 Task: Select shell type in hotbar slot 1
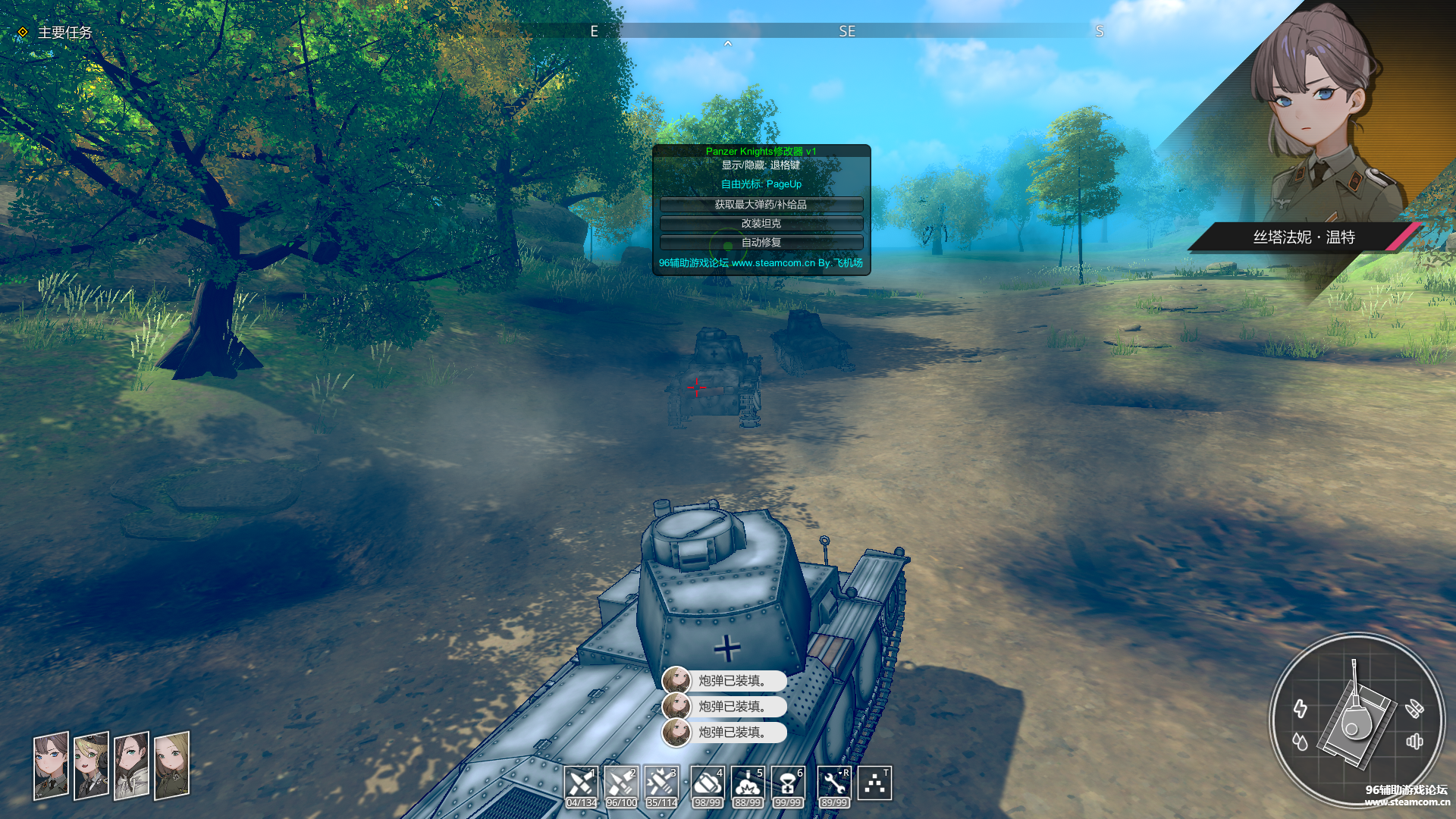point(581,783)
